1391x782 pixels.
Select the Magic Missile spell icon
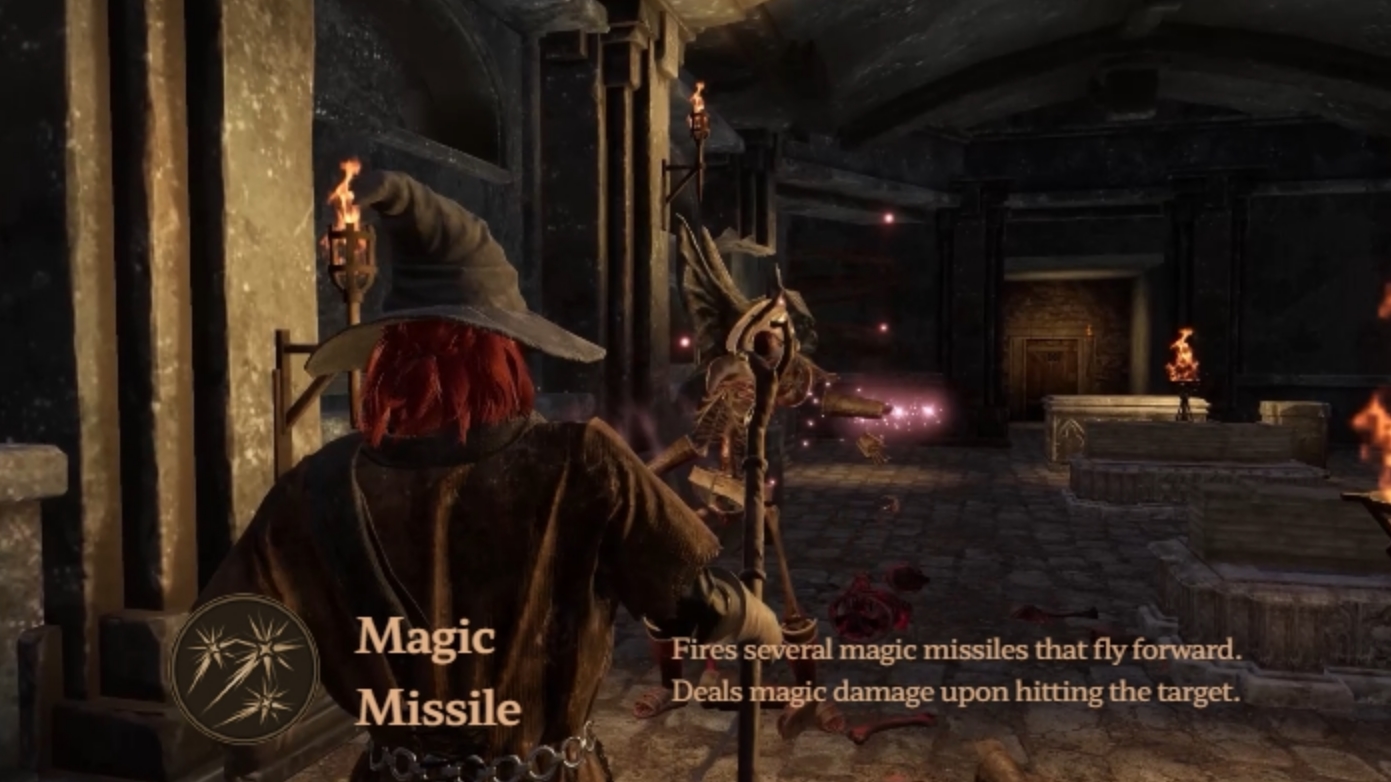tap(244, 668)
